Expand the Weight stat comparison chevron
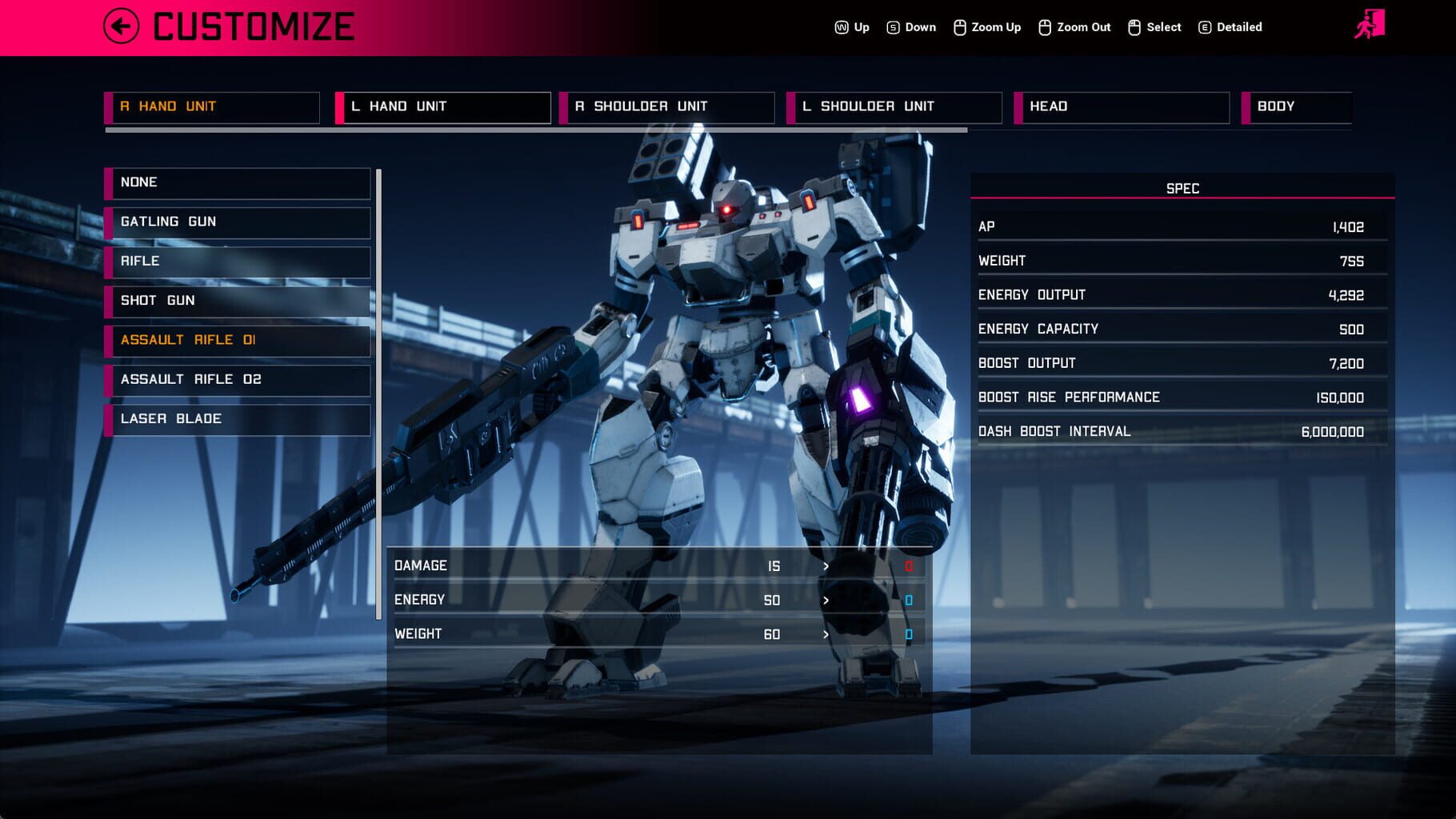Image resolution: width=1456 pixels, height=819 pixels. [x=826, y=633]
